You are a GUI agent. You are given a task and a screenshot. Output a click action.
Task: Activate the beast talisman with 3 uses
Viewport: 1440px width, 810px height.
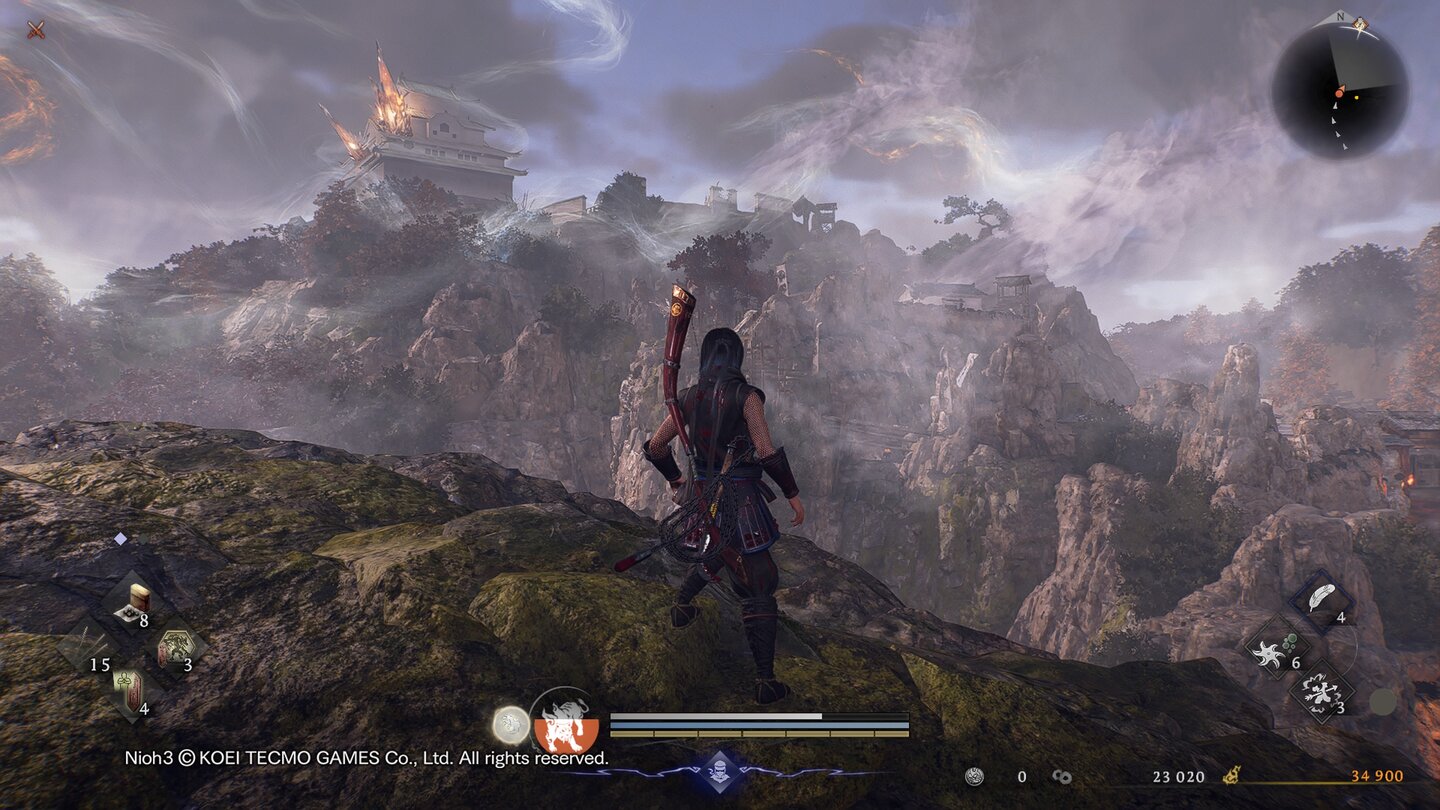(x=176, y=647)
